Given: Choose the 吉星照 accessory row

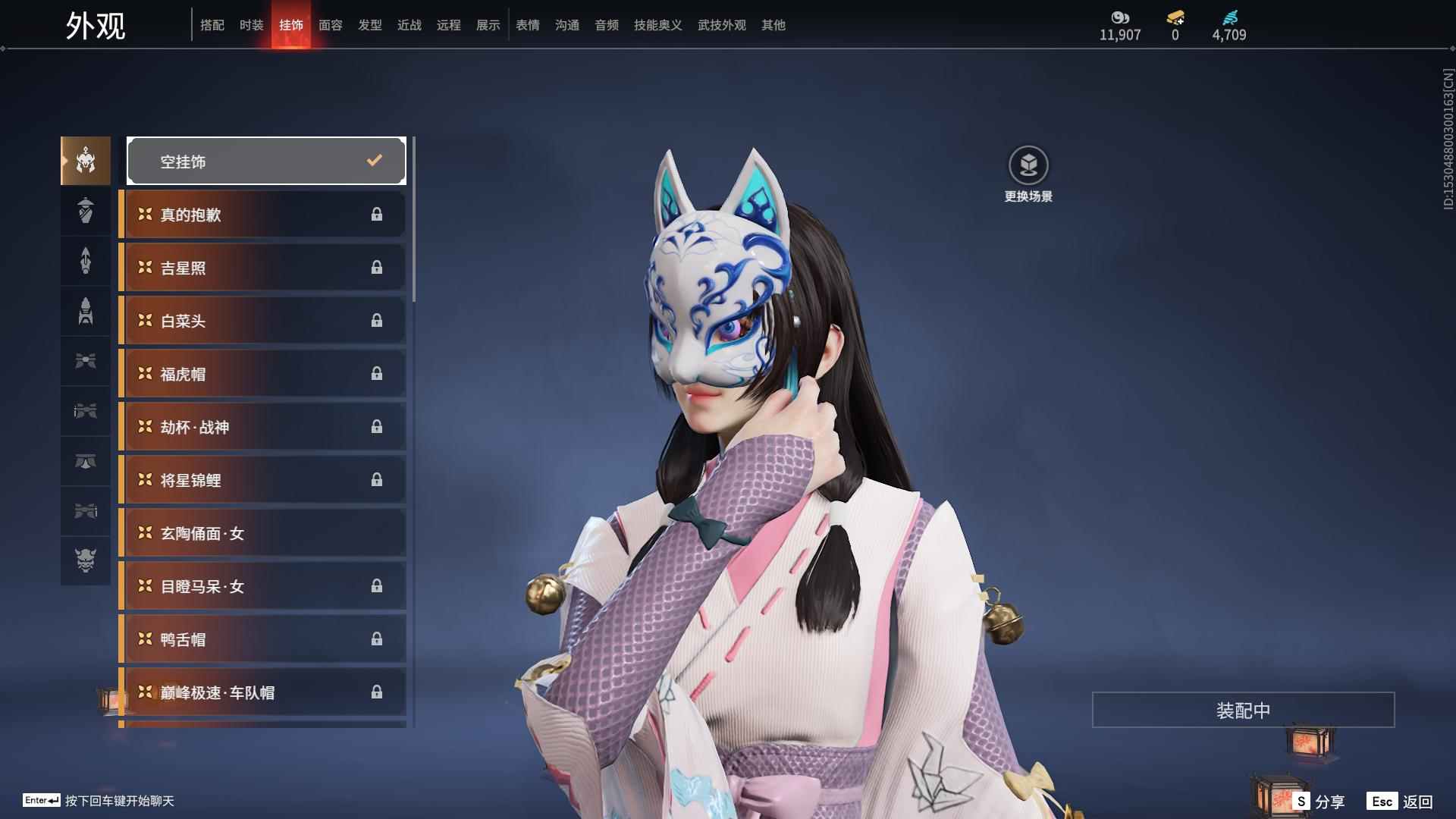Looking at the screenshot, I should point(263,268).
